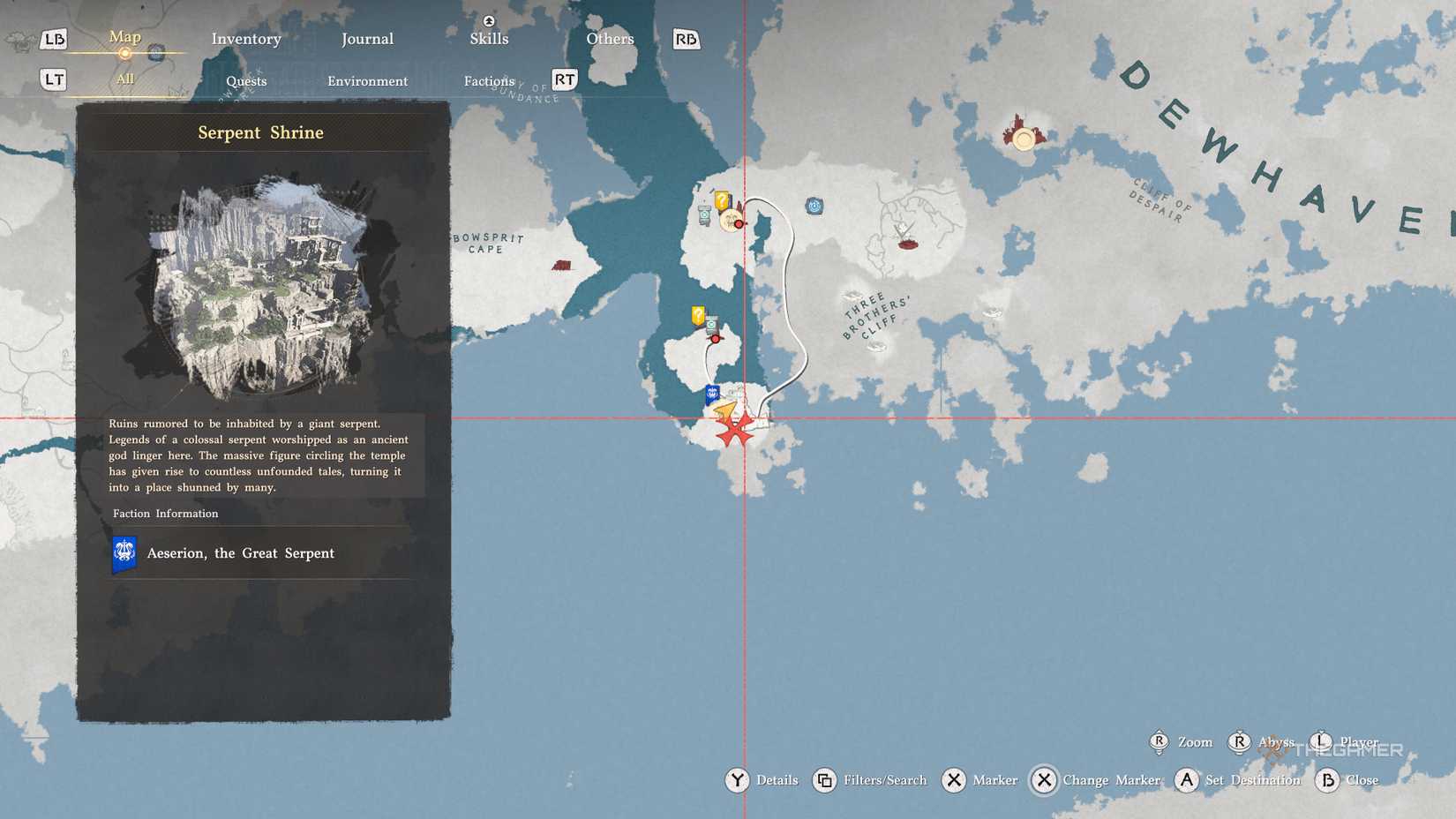Click the blue Aeserion faction banner marker on the map
Screen dimensions: 1456x819
click(x=711, y=394)
